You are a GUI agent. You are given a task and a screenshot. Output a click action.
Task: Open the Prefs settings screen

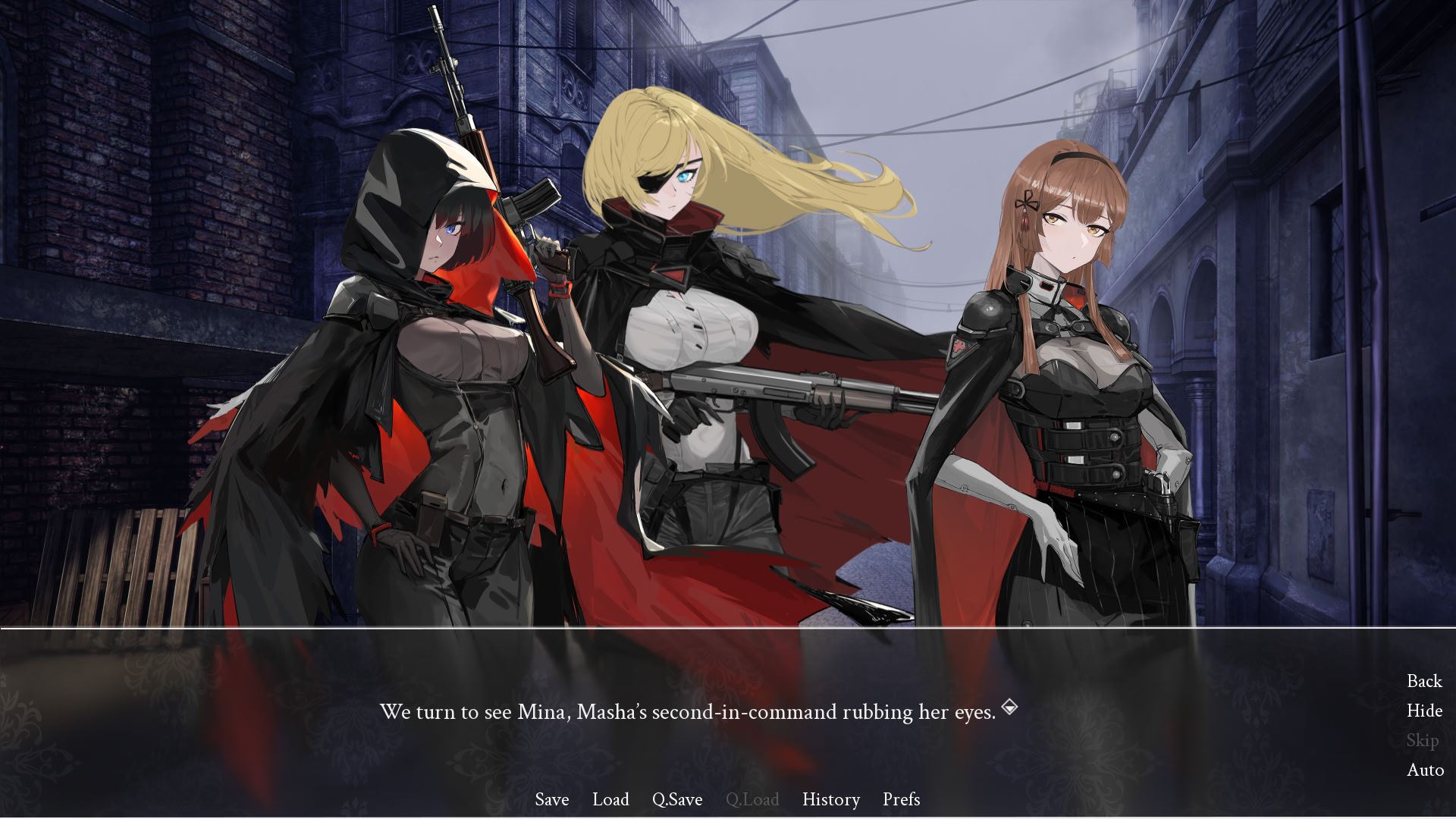pos(901,799)
